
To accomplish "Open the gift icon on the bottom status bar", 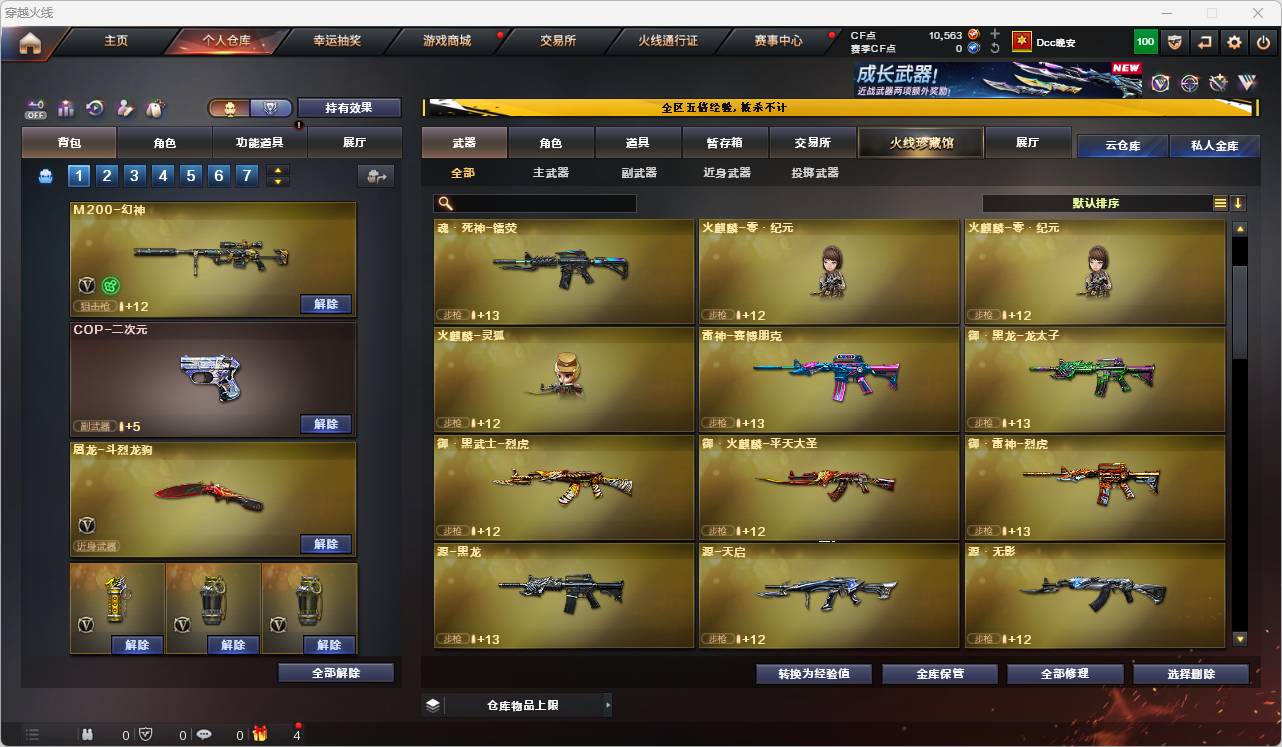I will (260, 734).
